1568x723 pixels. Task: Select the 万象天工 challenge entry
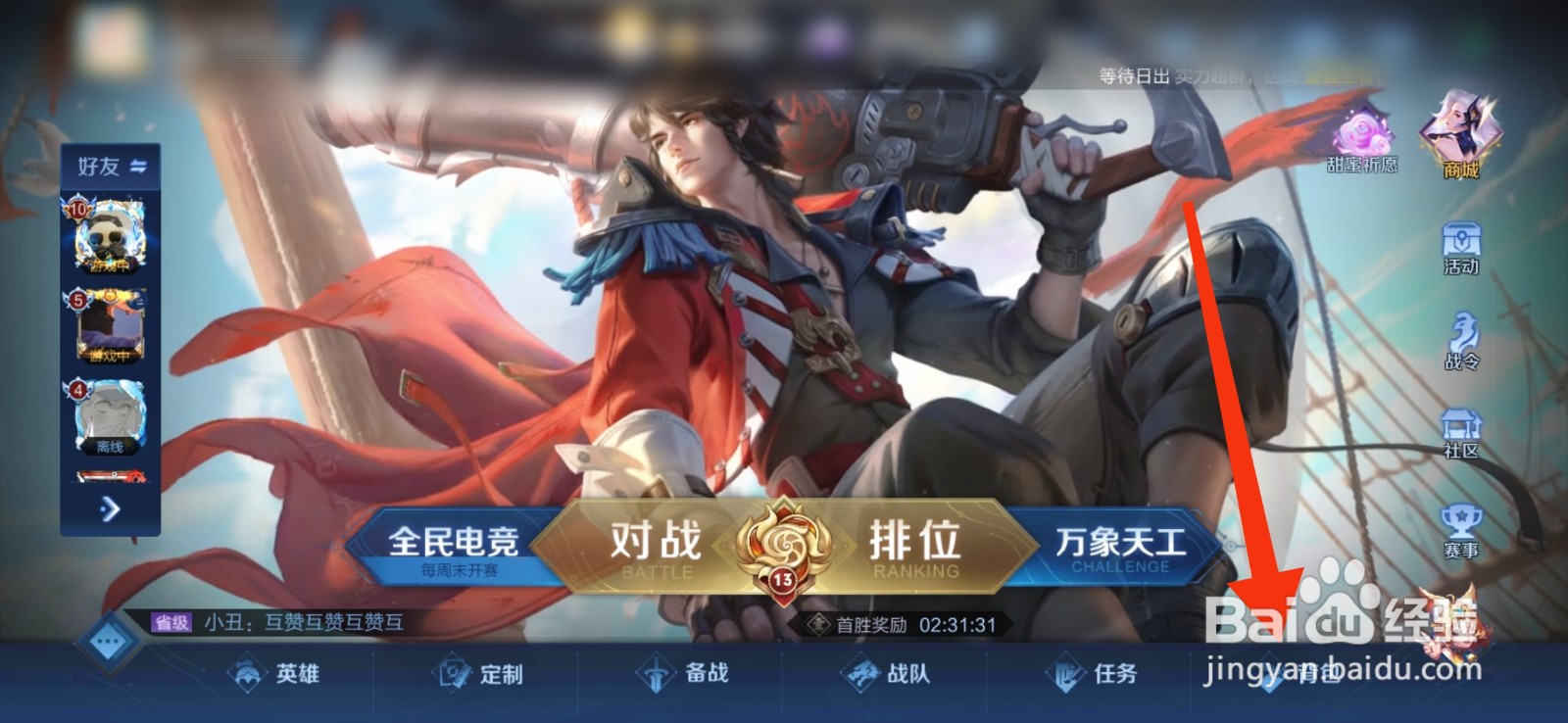[x=1117, y=541]
